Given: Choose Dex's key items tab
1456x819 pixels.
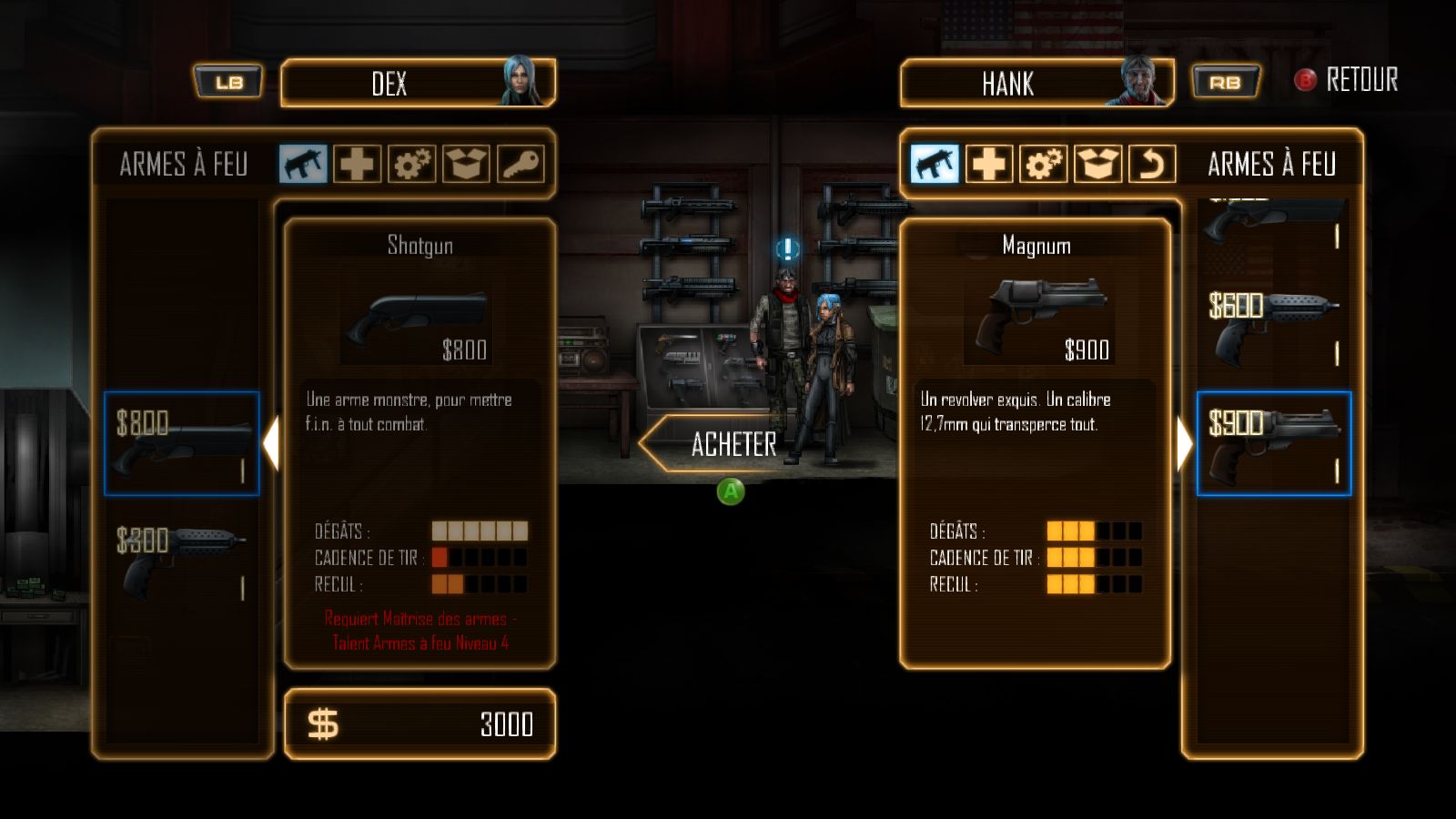Looking at the screenshot, I should [x=521, y=165].
